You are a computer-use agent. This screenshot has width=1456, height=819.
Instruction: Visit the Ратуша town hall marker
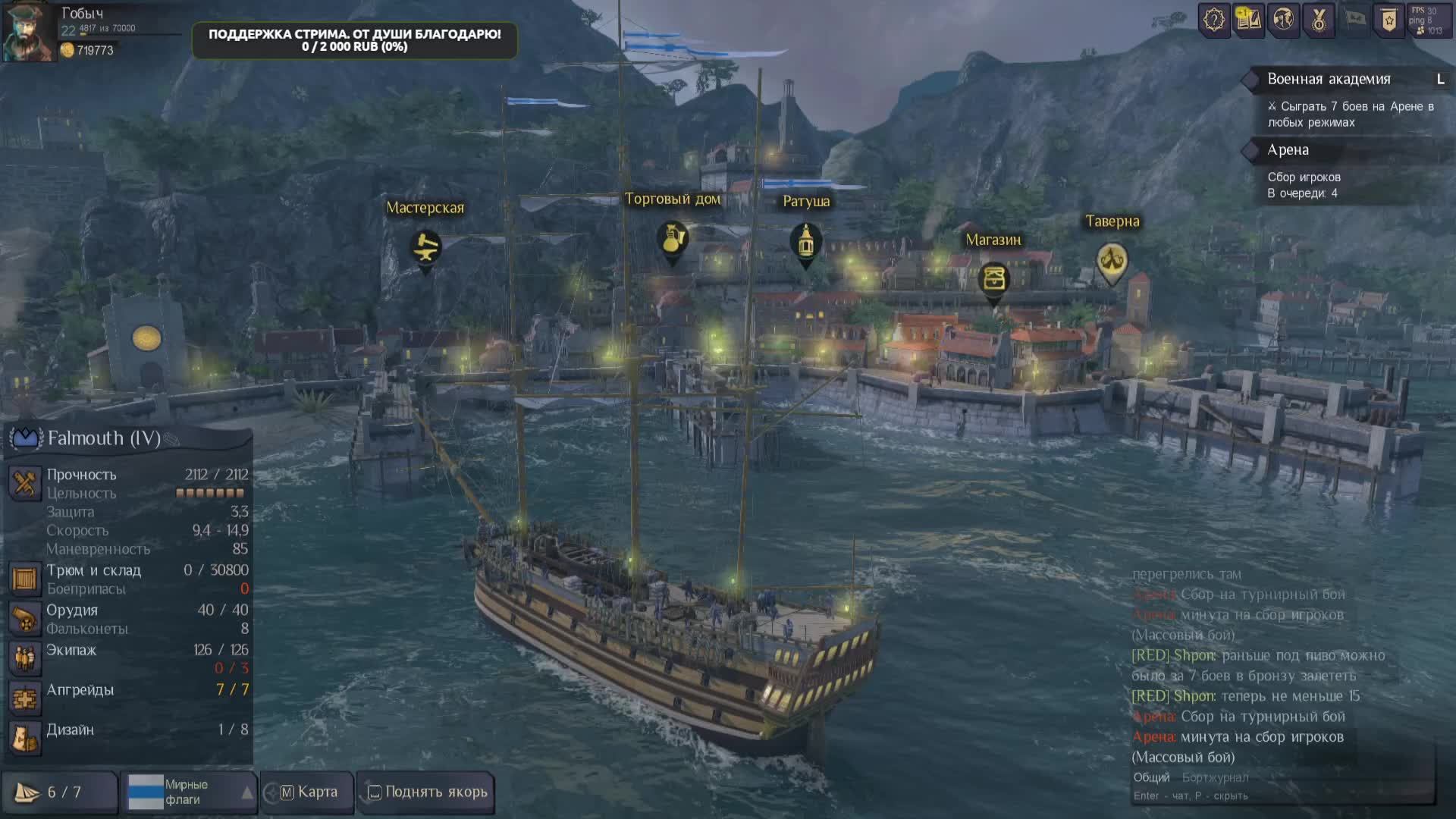click(x=805, y=241)
